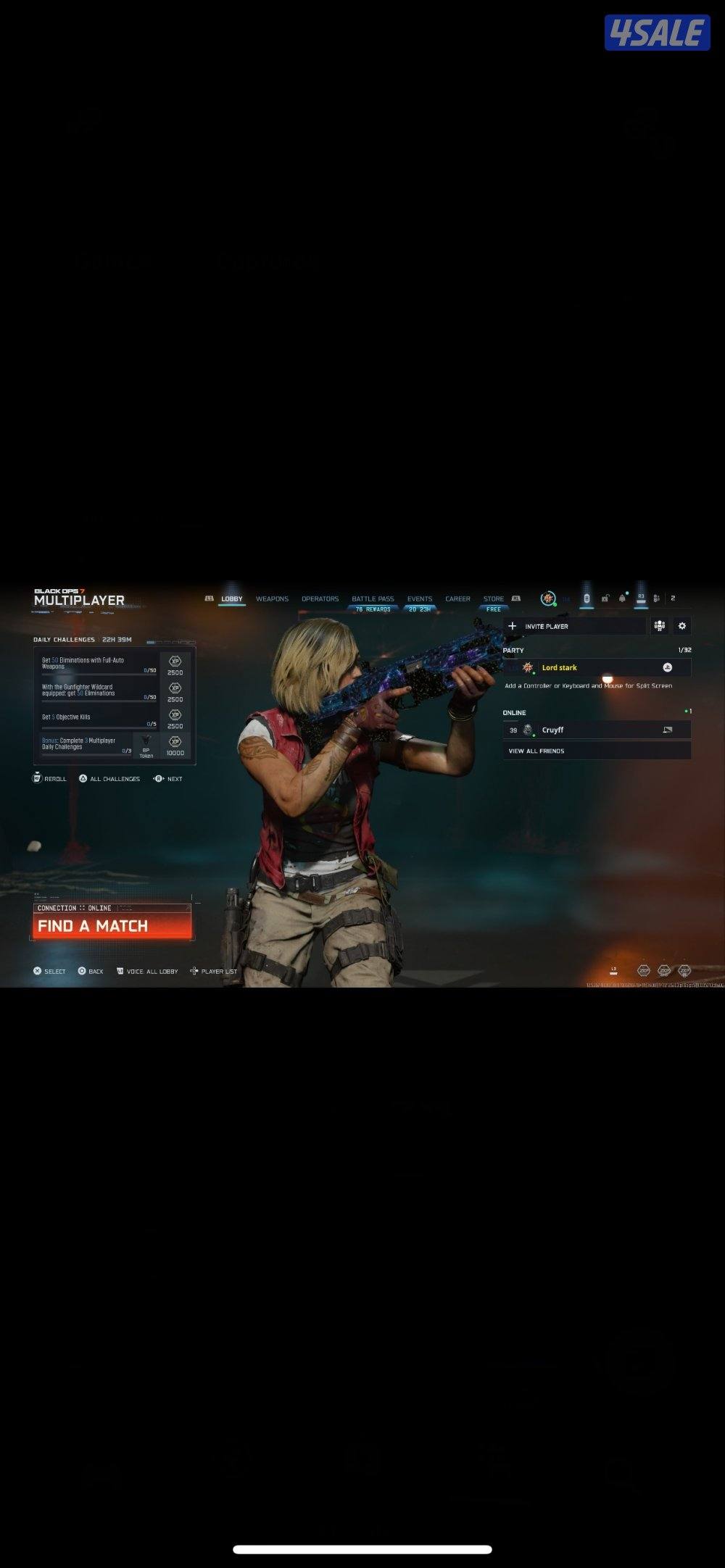The height and width of the screenshot is (1568, 725).
Task: Select the bonus daily challenges row
Action: [87, 744]
